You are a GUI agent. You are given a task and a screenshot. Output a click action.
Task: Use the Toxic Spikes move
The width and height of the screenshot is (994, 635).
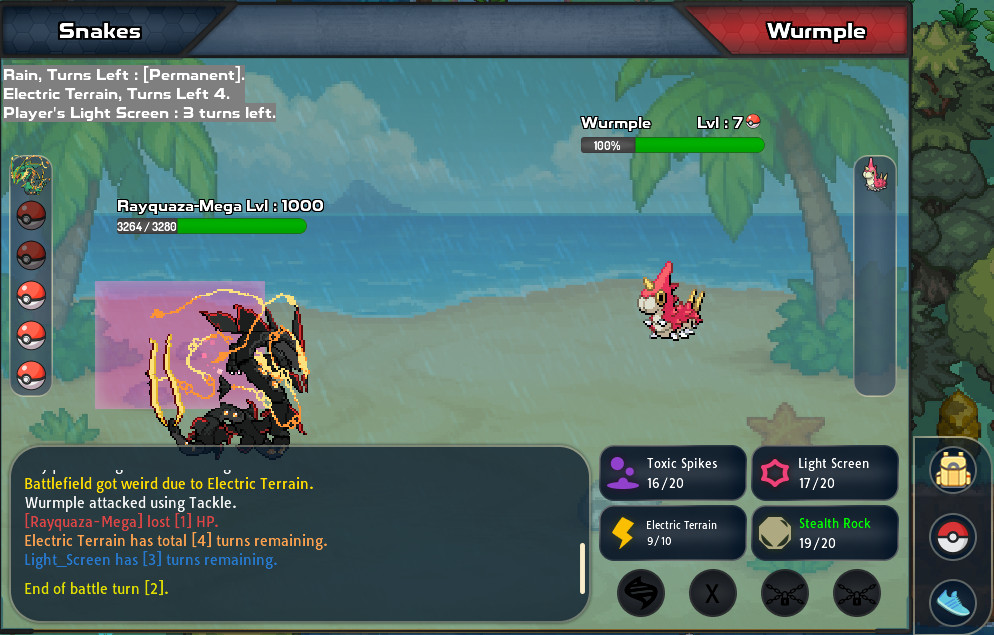click(673, 473)
